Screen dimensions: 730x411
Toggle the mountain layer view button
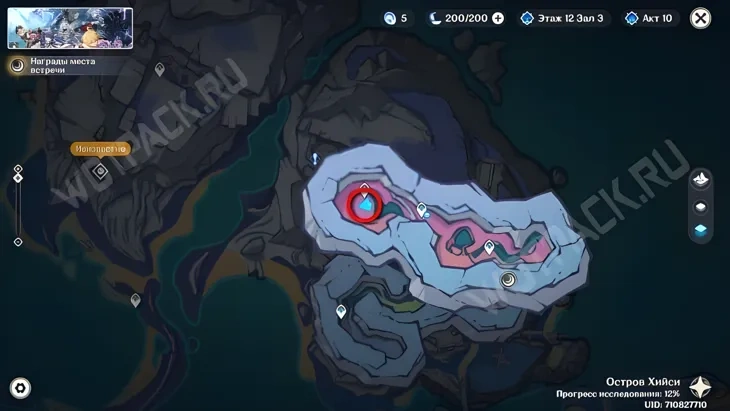(x=701, y=180)
